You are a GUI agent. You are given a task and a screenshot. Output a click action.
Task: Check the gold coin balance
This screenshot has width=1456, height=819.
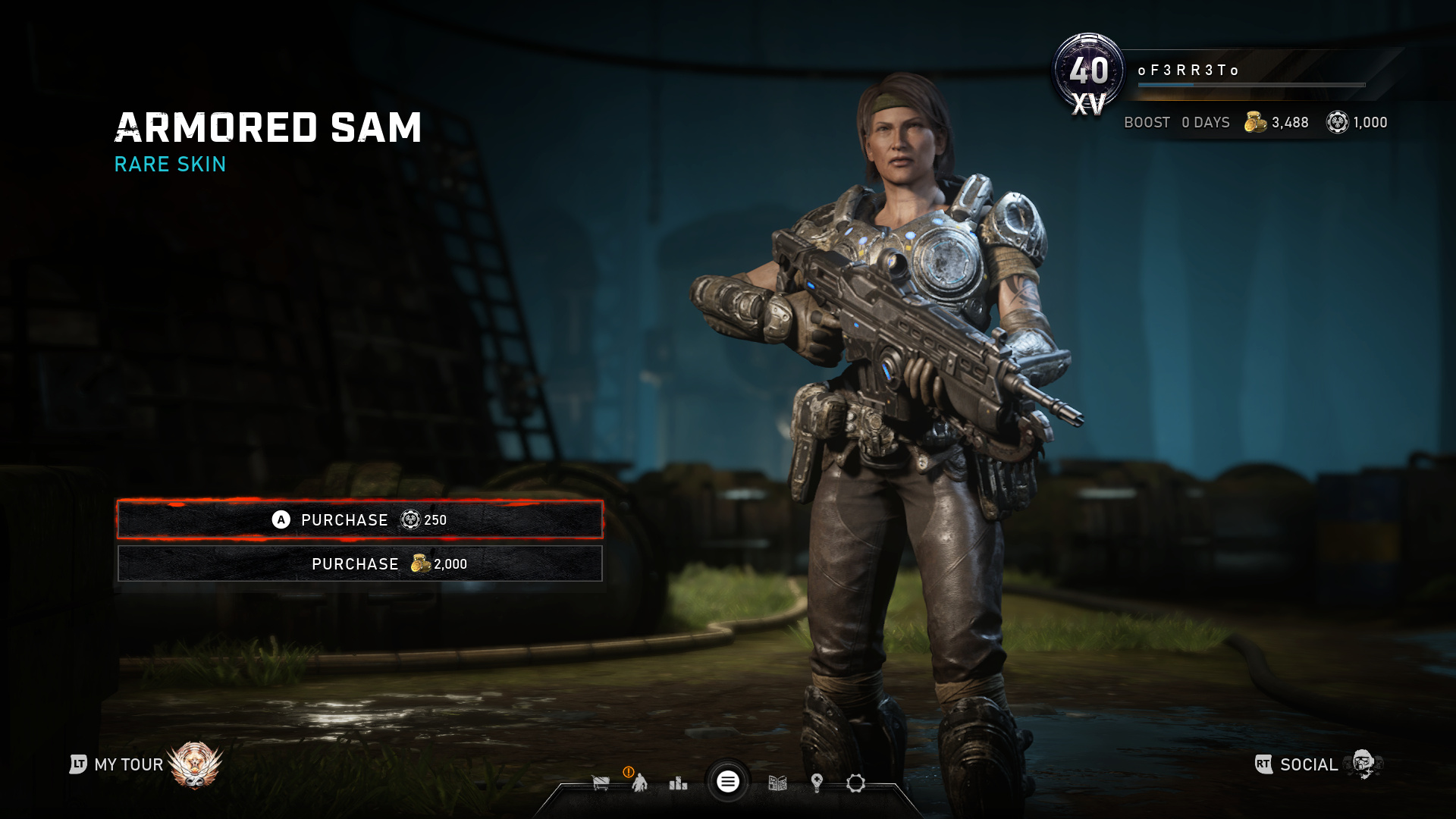[1277, 122]
